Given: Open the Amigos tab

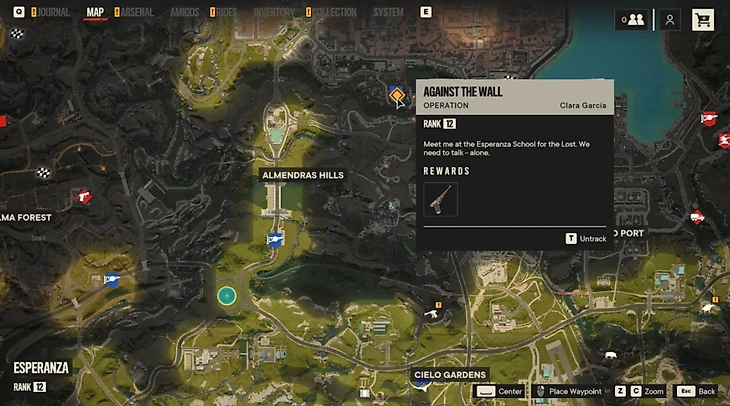Looking at the screenshot, I should (184, 13).
